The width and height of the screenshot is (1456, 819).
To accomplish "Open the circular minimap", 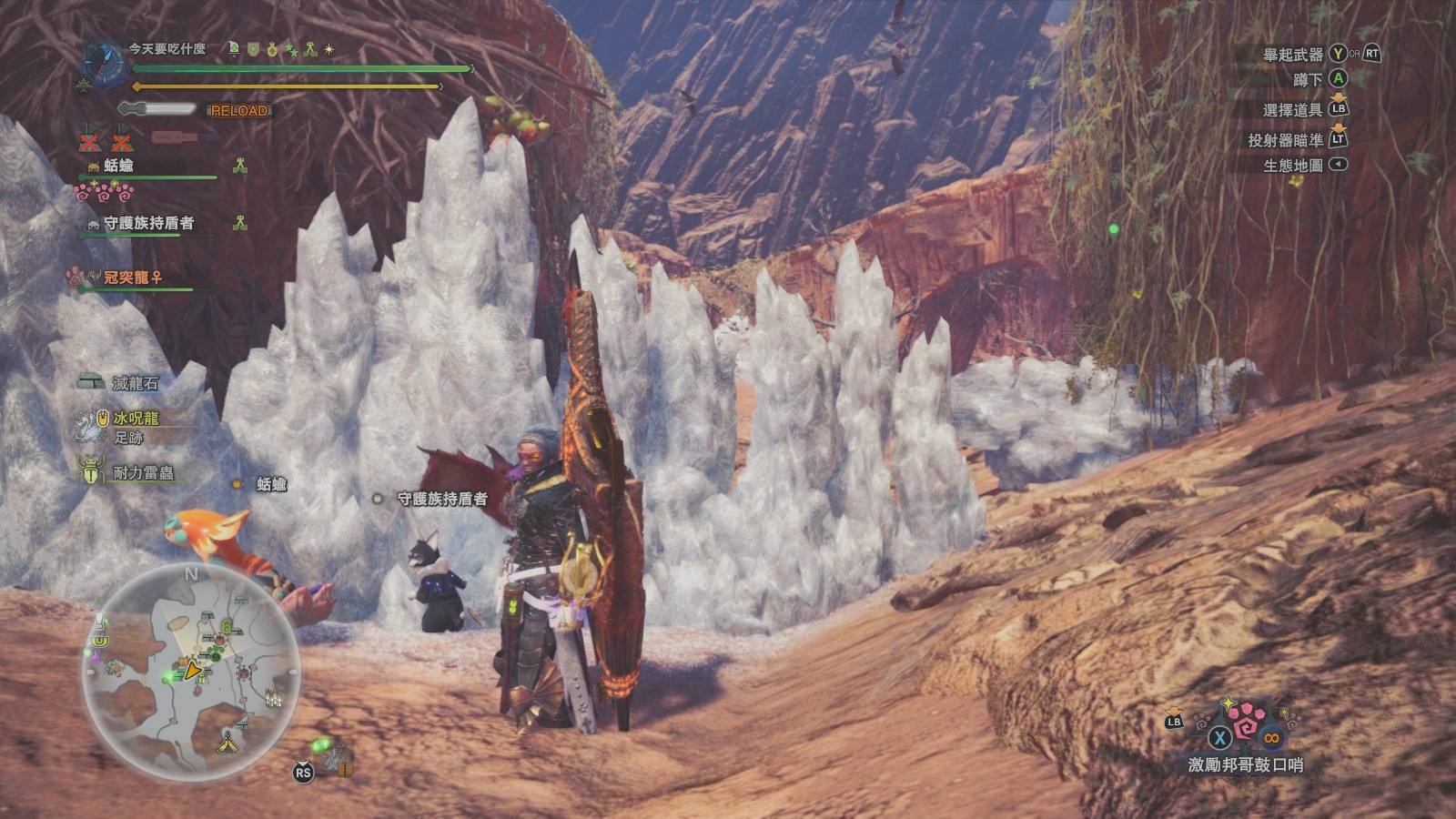I will 191,672.
